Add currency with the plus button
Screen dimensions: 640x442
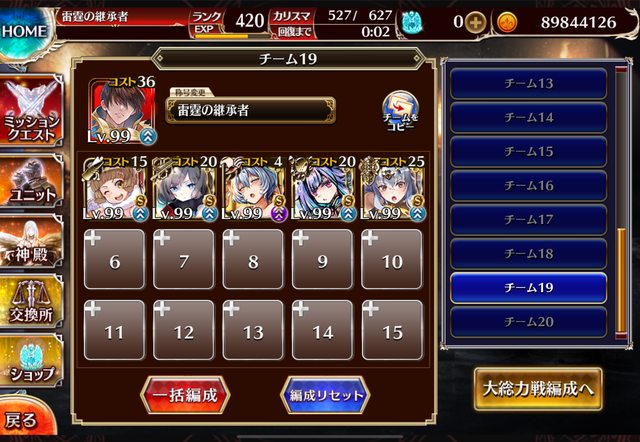click(x=475, y=22)
